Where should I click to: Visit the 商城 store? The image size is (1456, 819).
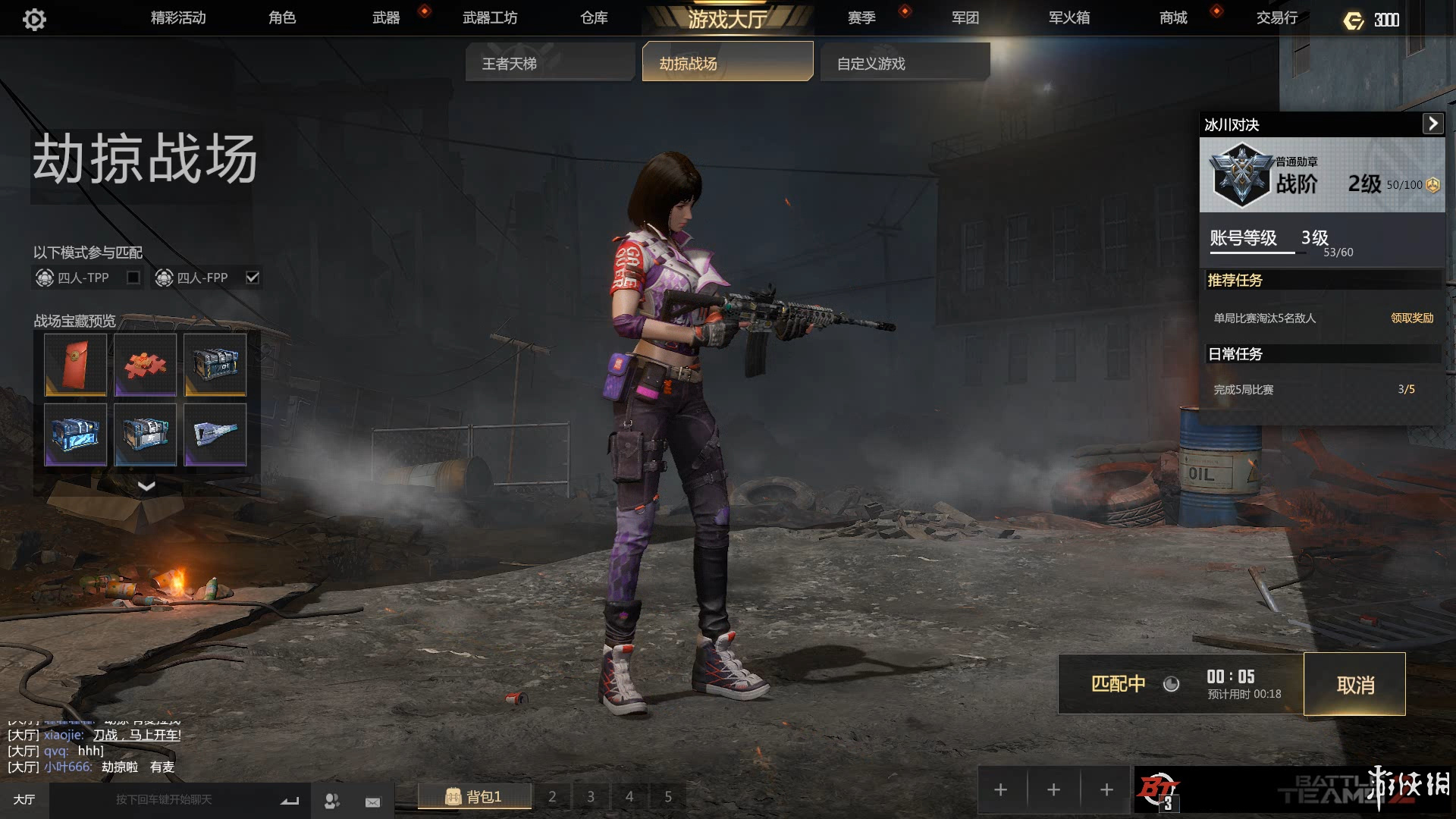[1173, 17]
